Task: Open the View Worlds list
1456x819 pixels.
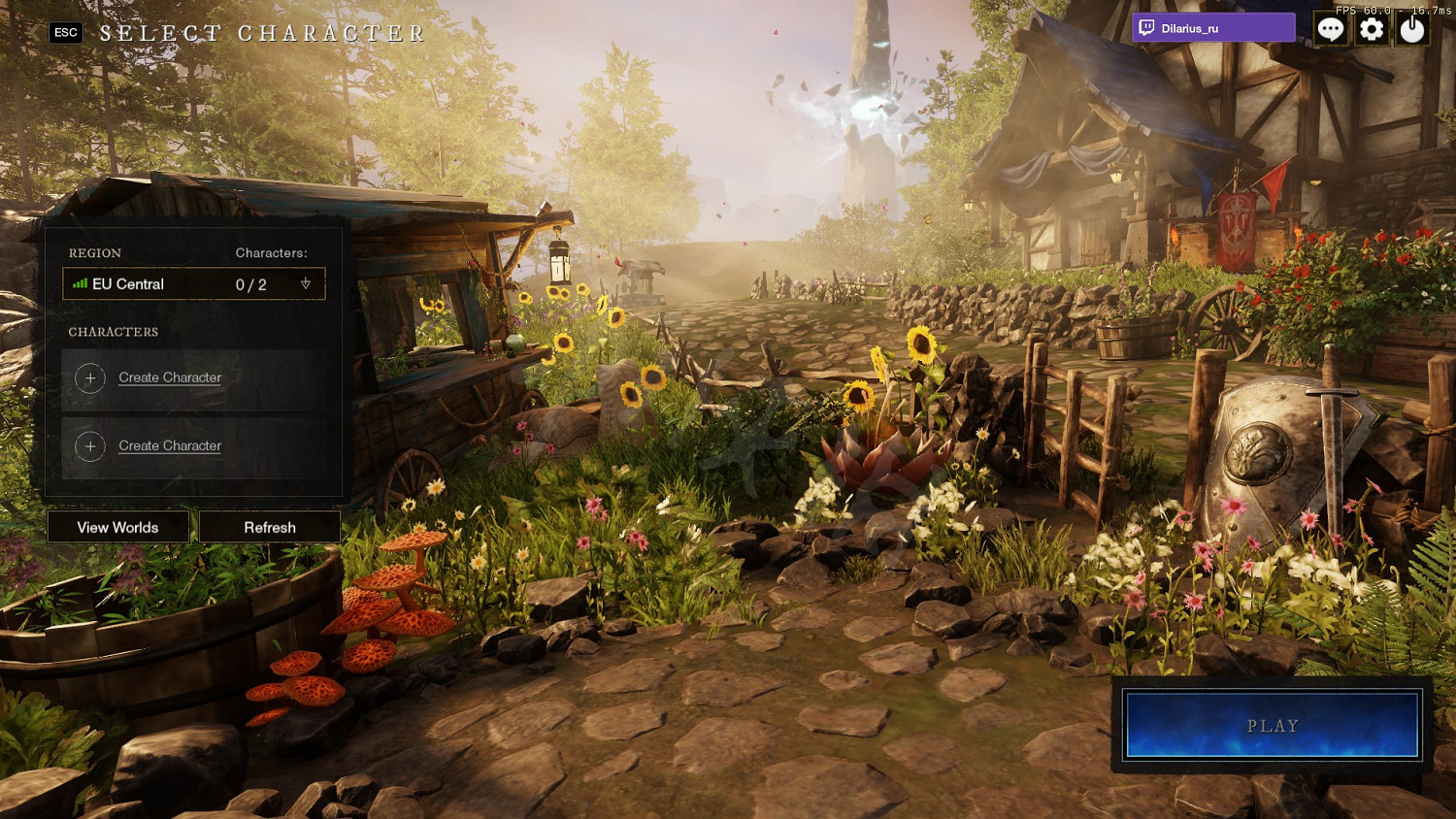Action: click(117, 527)
